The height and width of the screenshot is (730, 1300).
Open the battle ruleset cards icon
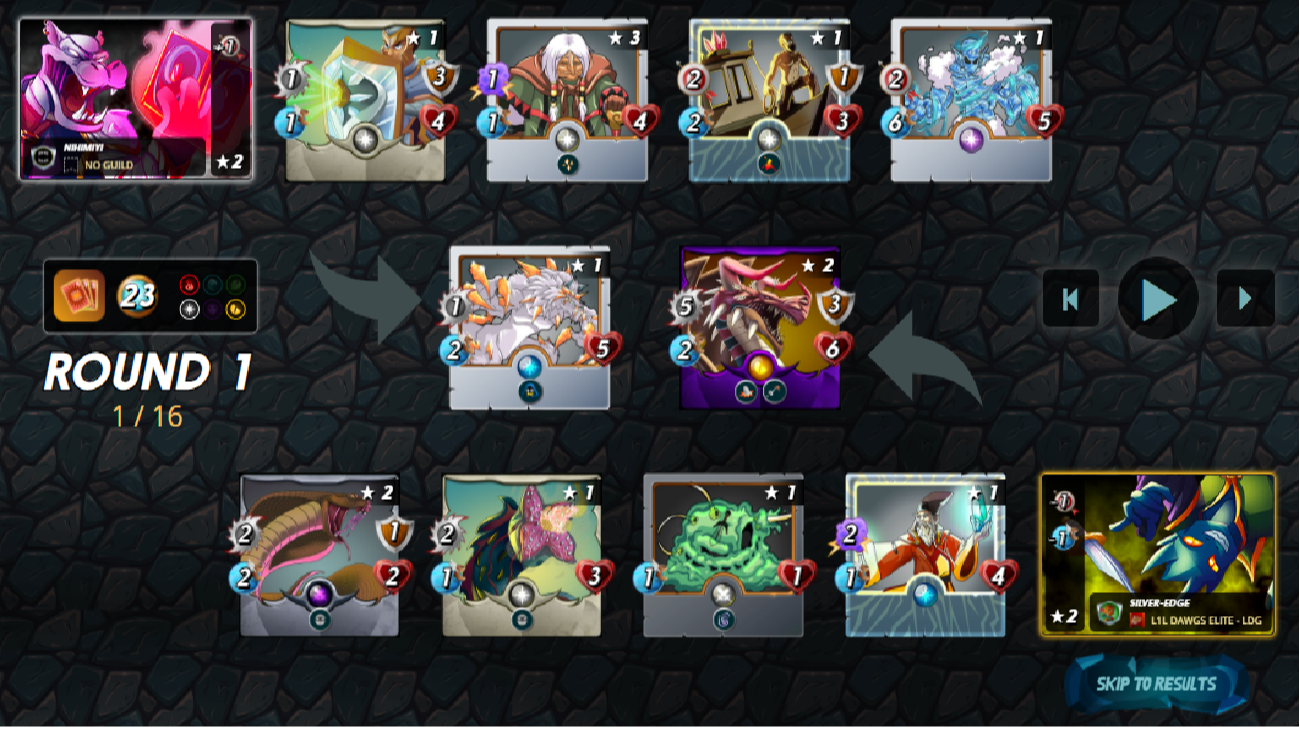pos(77,295)
